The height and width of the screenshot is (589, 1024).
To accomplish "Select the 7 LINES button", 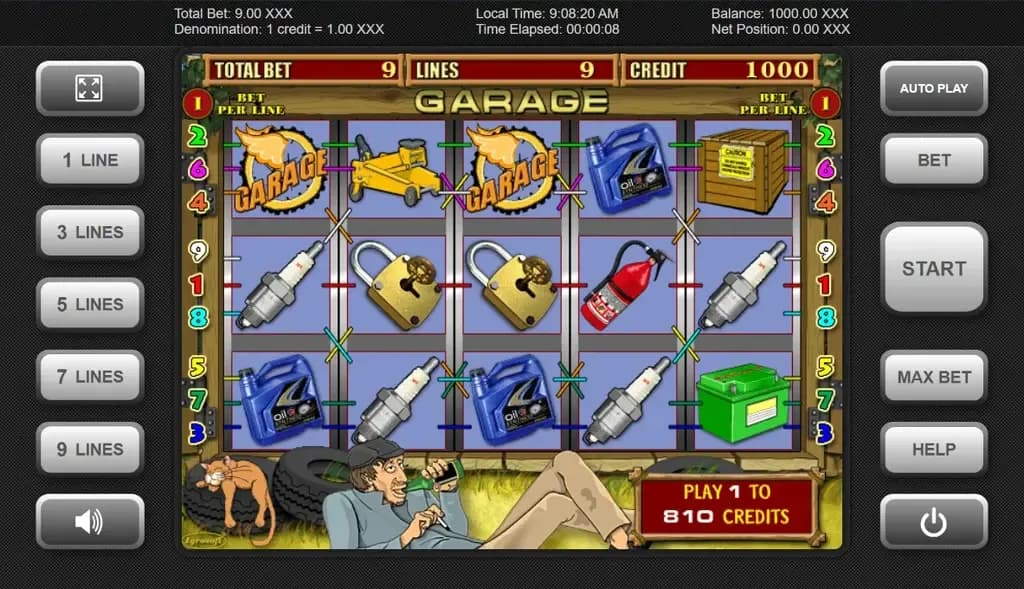I will pyautogui.click(x=89, y=377).
